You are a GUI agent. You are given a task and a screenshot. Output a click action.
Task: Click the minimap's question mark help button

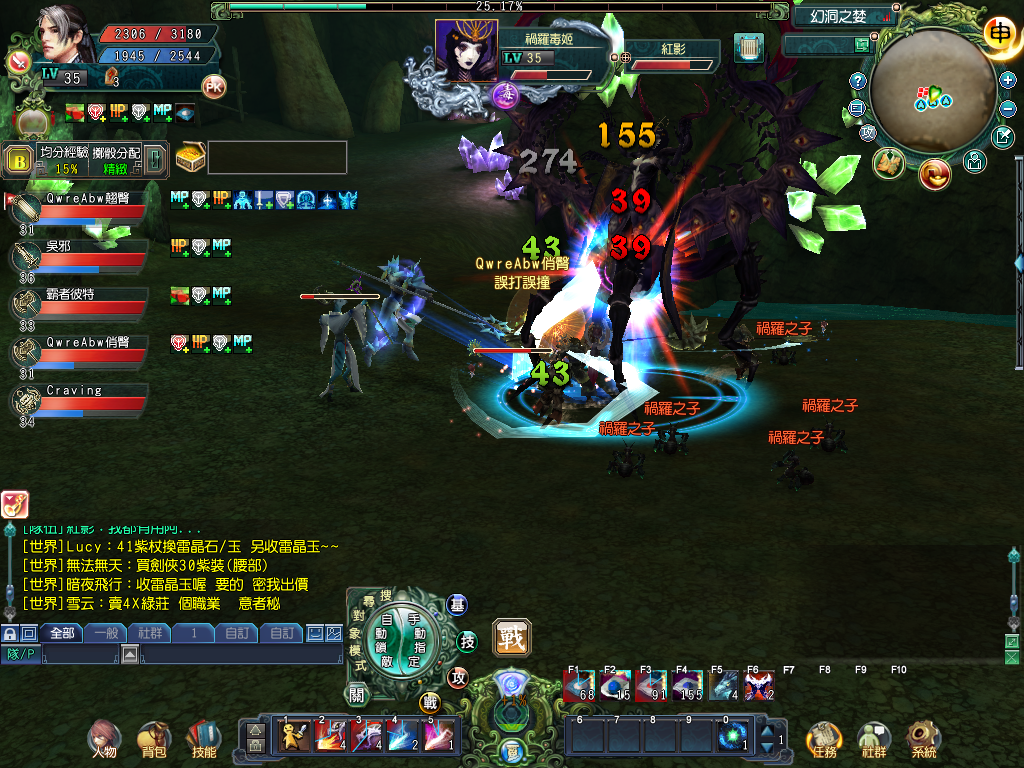(857, 81)
